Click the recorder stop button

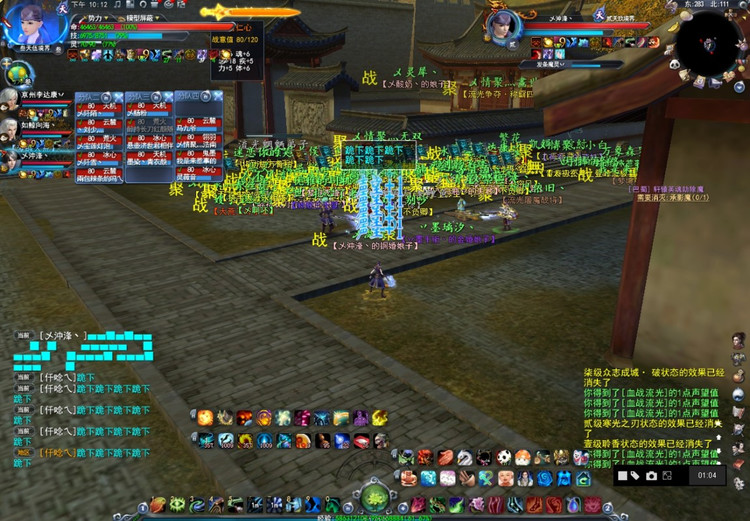[619, 475]
